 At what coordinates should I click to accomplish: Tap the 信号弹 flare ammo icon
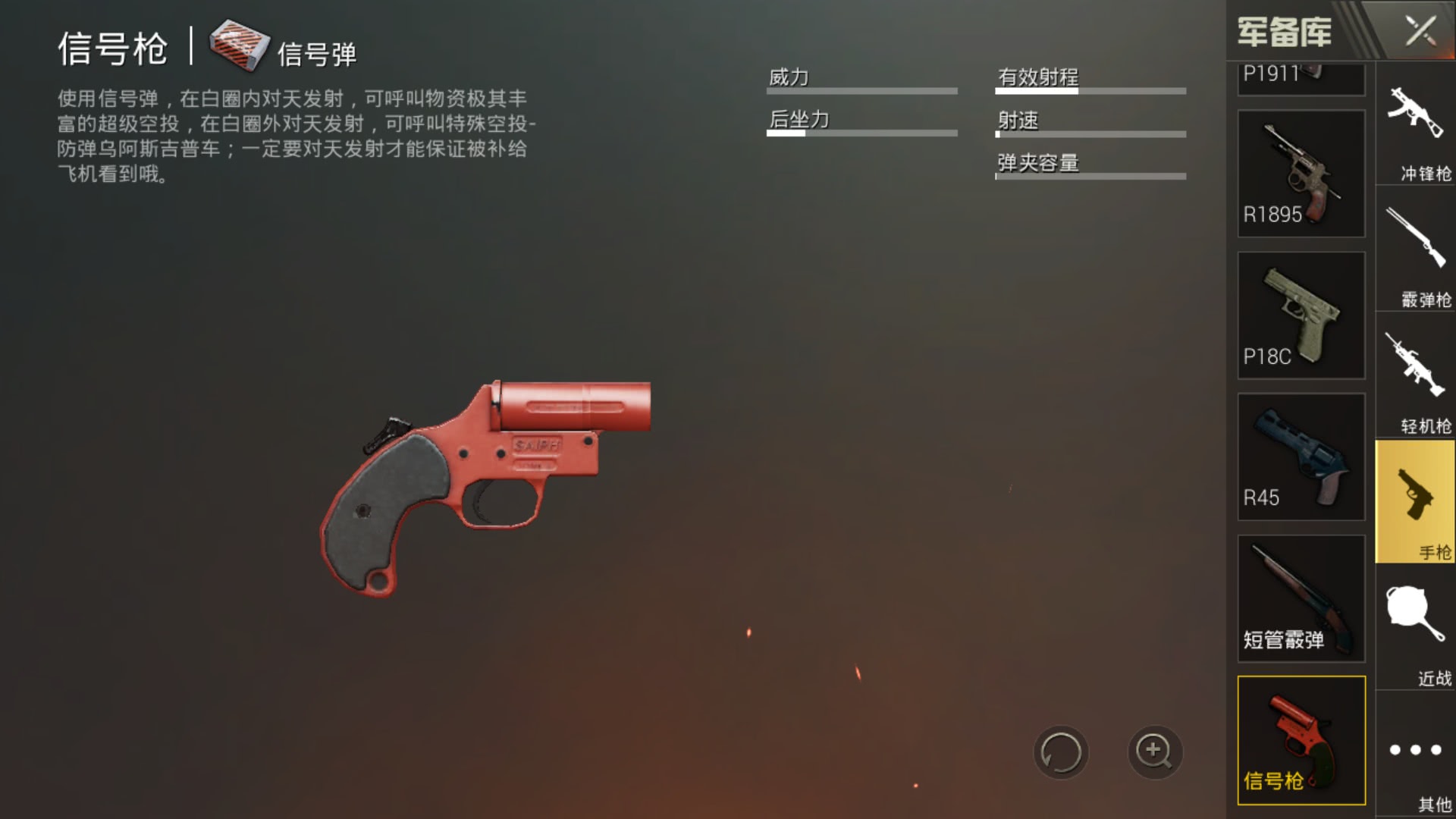point(240,45)
